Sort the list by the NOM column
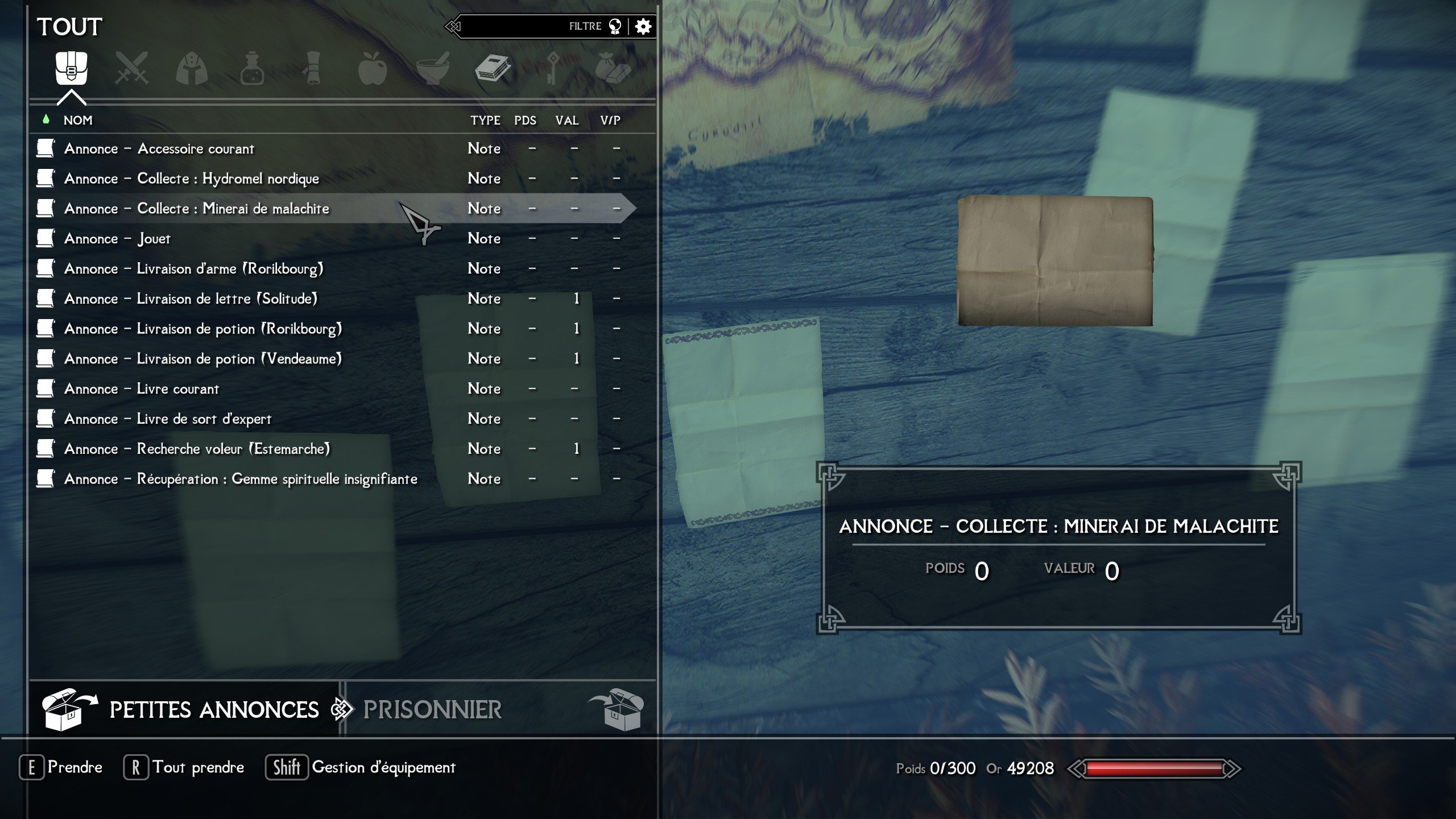1456x819 pixels. pos(78,121)
